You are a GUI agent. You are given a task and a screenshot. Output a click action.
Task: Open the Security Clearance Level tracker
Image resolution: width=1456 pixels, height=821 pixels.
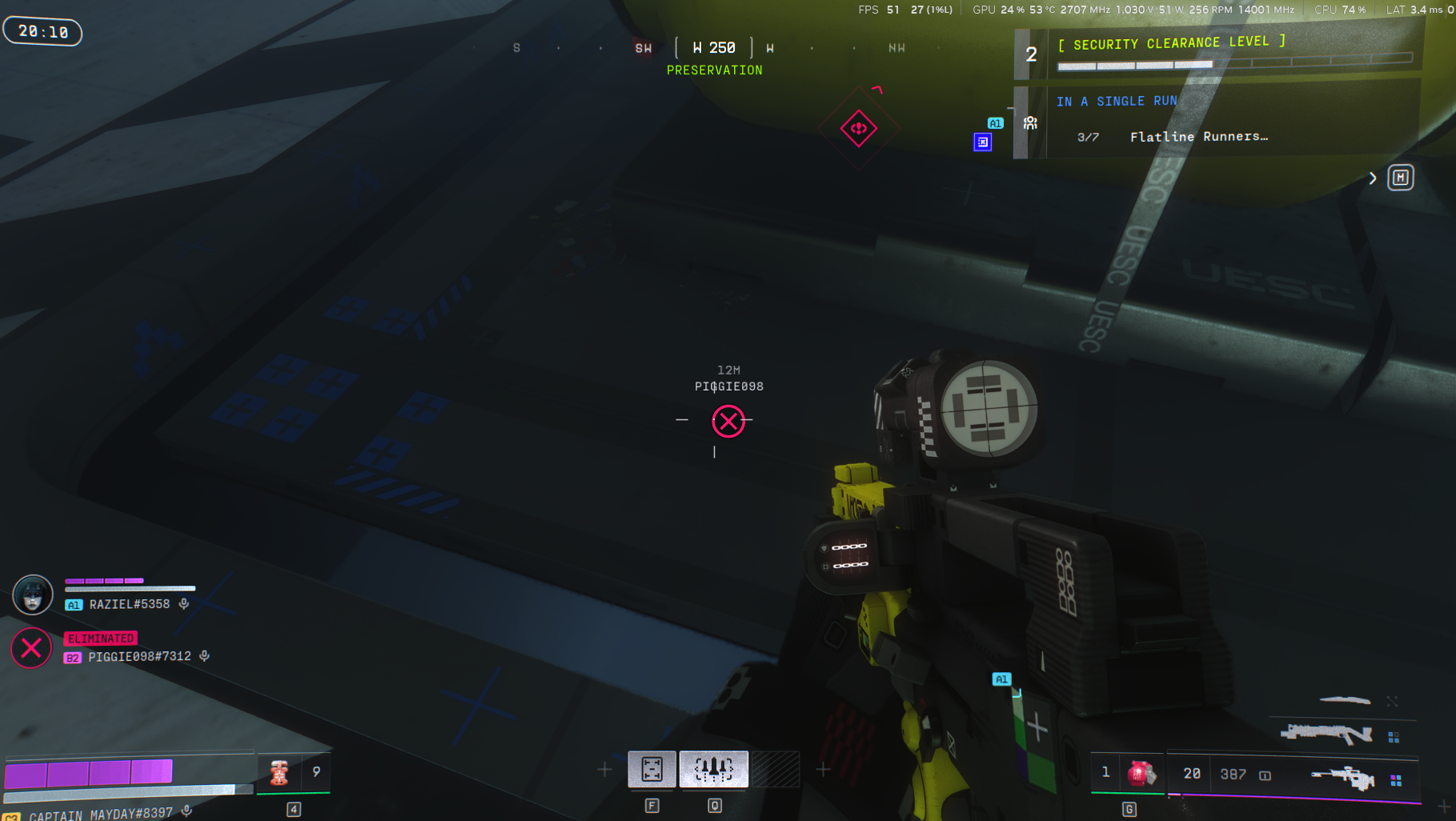point(1171,43)
